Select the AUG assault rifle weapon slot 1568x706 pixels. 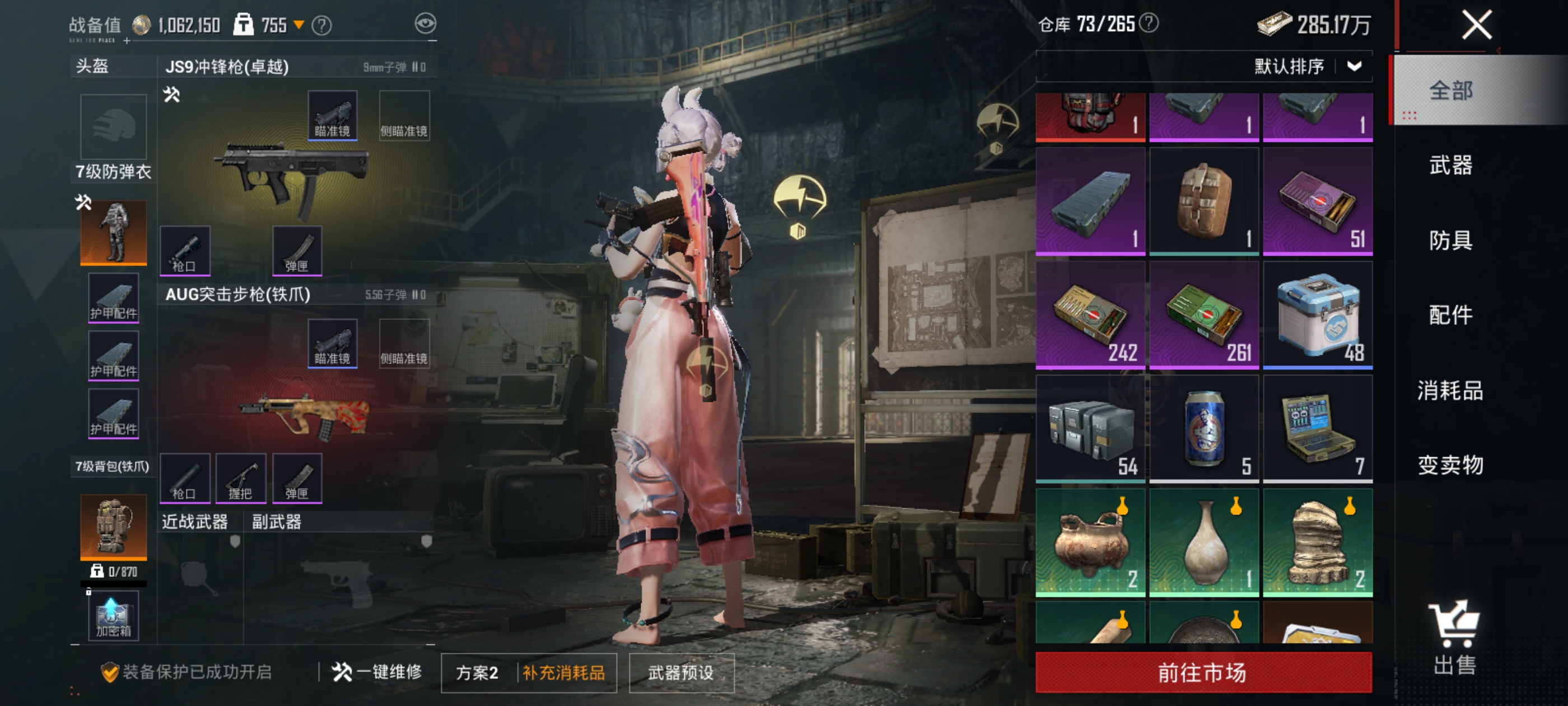(304, 414)
